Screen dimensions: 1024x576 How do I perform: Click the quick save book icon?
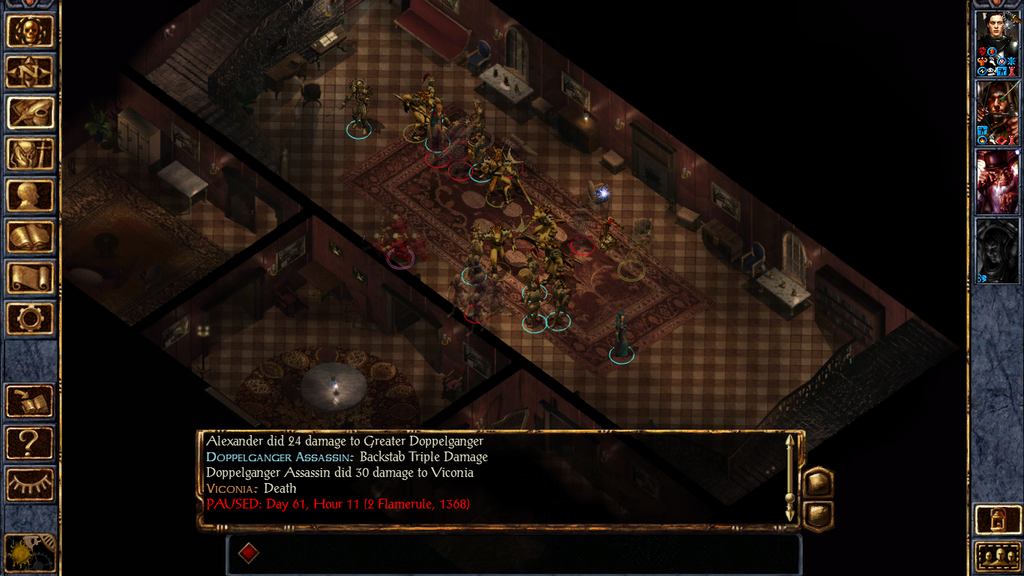click(30, 401)
